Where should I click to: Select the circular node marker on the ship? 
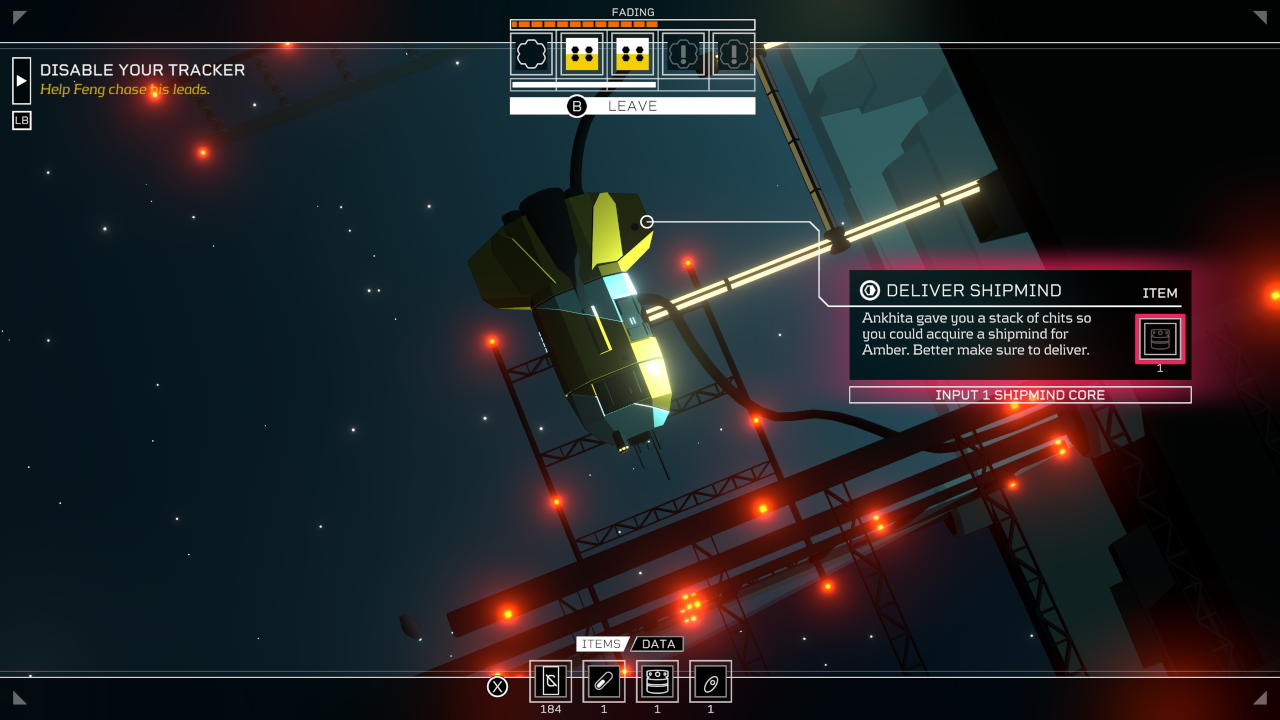pos(647,222)
